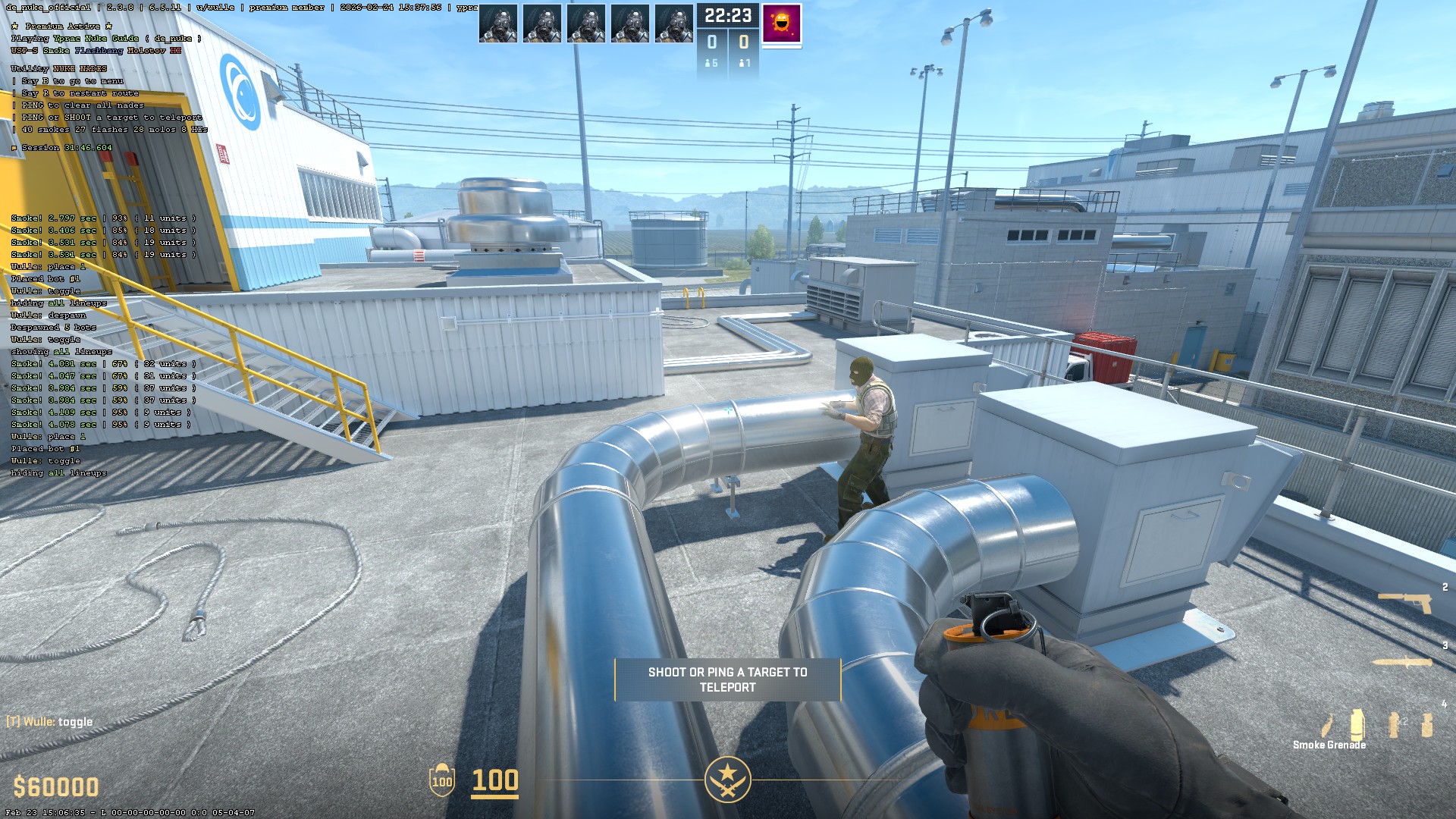The image size is (1456, 819).
Task: Click the purple smiley player avatar
Action: tap(781, 24)
